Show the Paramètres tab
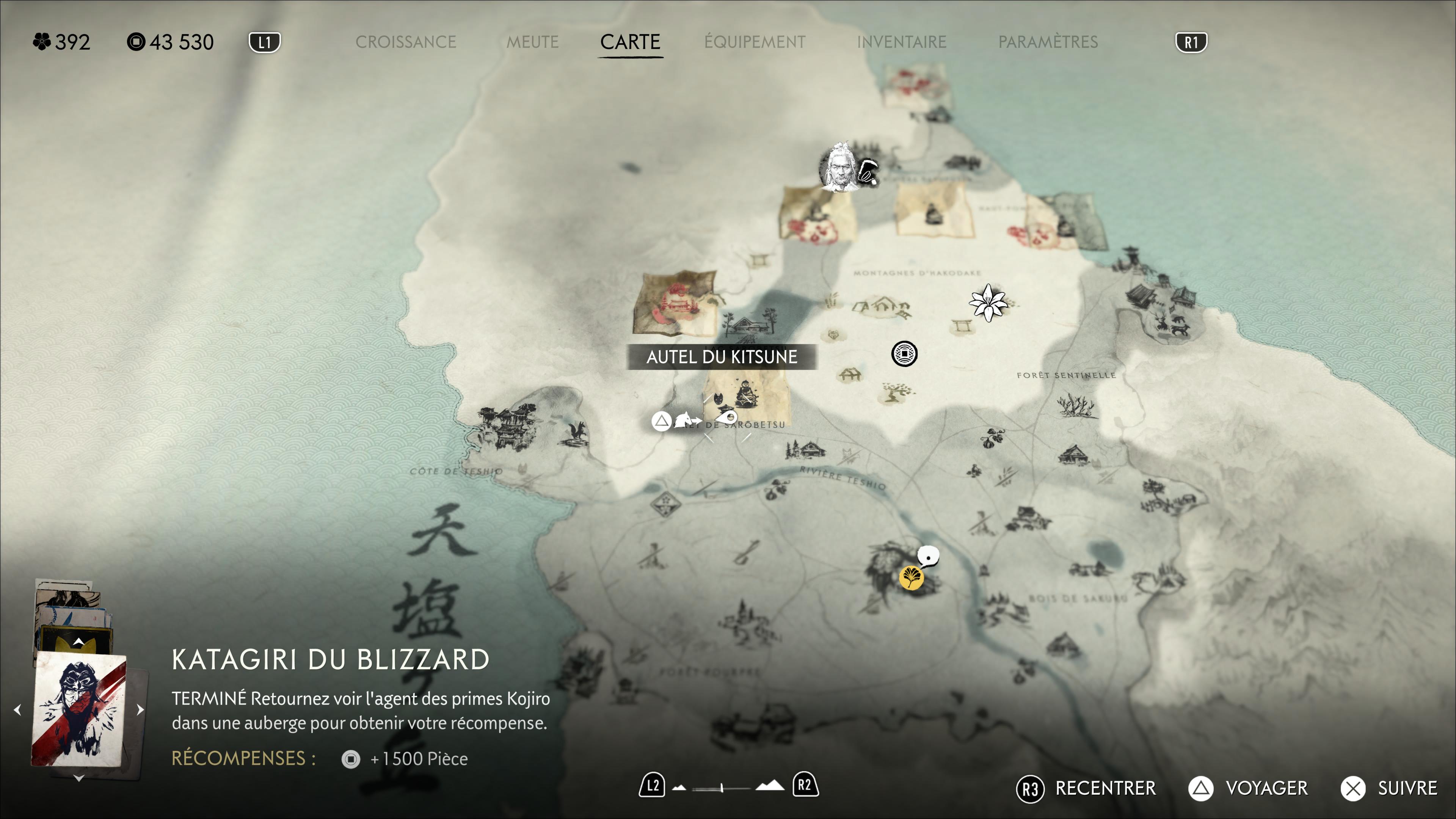Screen dimensions: 1456x819 coord(1048,42)
